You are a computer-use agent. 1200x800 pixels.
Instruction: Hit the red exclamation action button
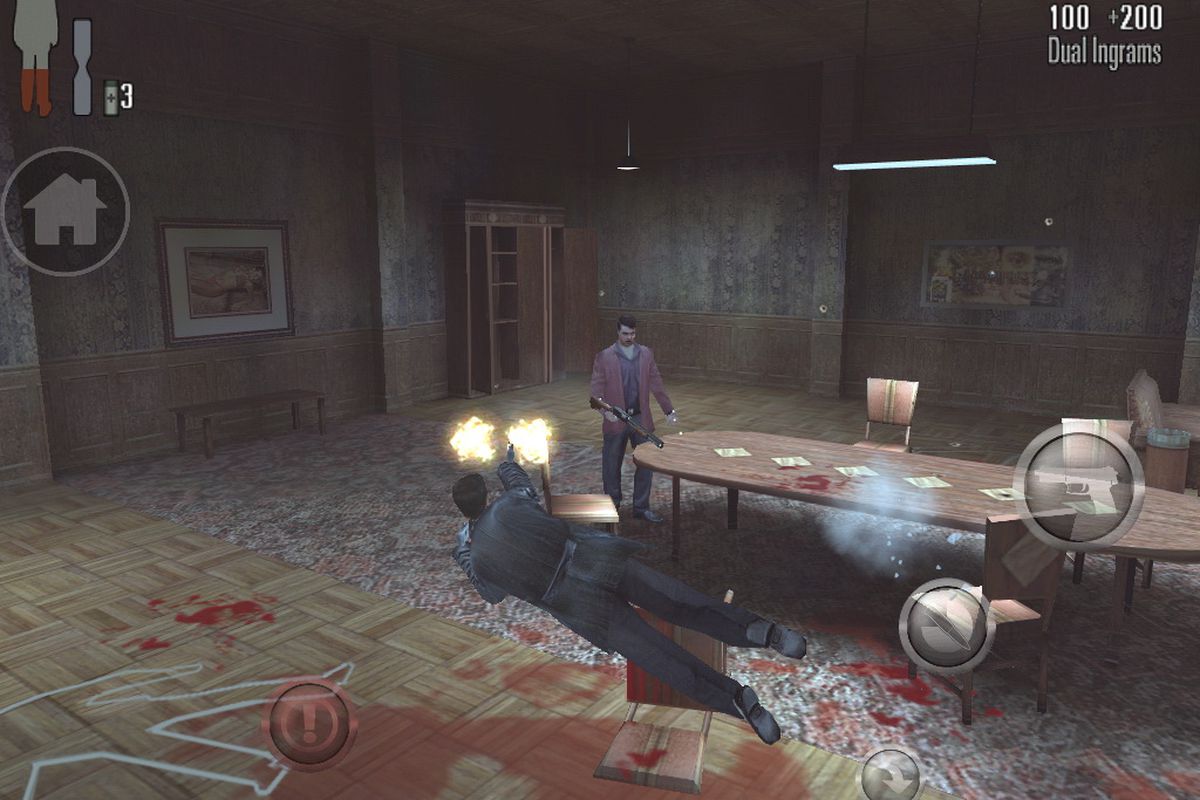pos(309,723)
